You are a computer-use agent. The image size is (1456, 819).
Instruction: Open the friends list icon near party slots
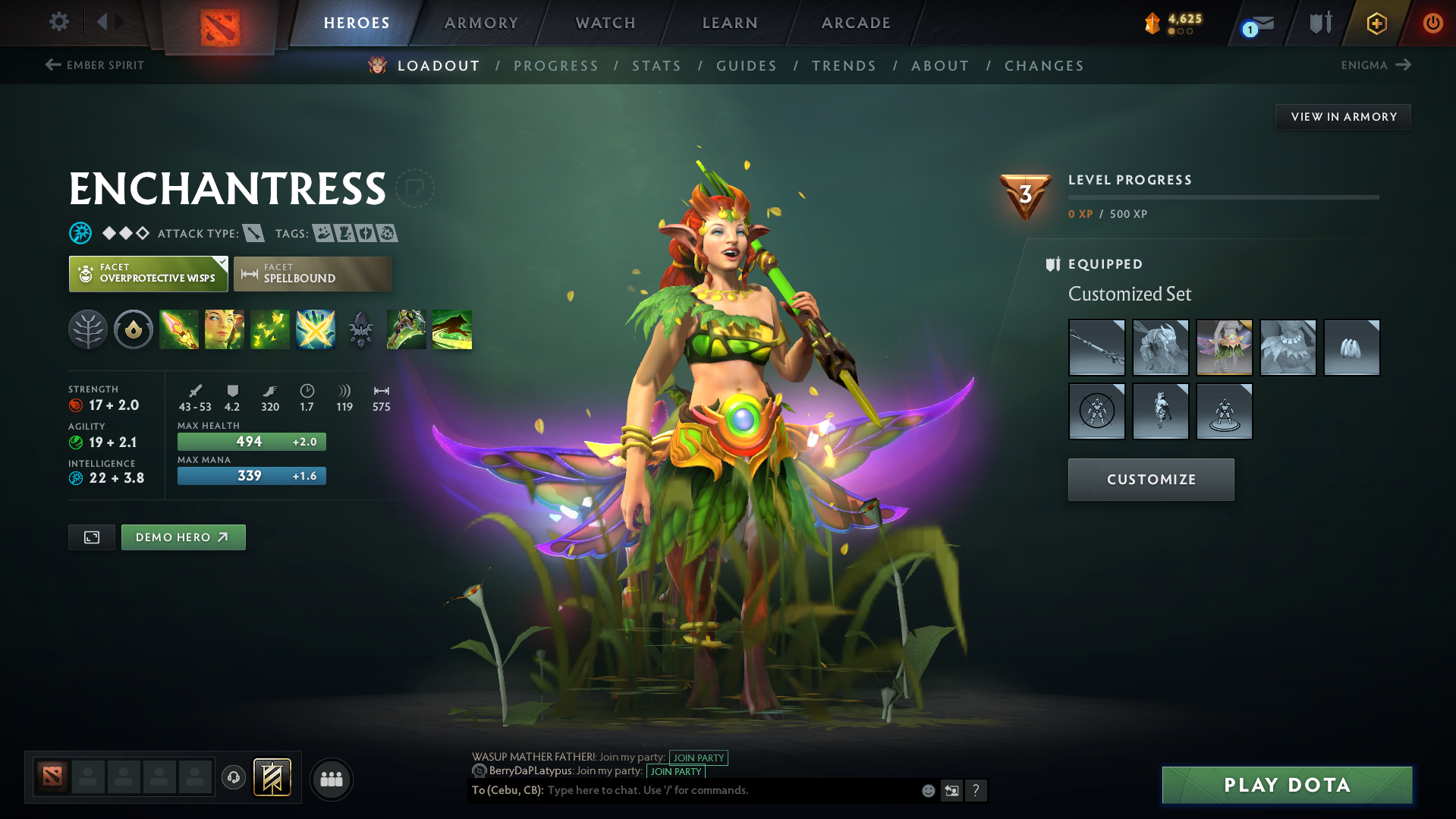click(331, 779)
